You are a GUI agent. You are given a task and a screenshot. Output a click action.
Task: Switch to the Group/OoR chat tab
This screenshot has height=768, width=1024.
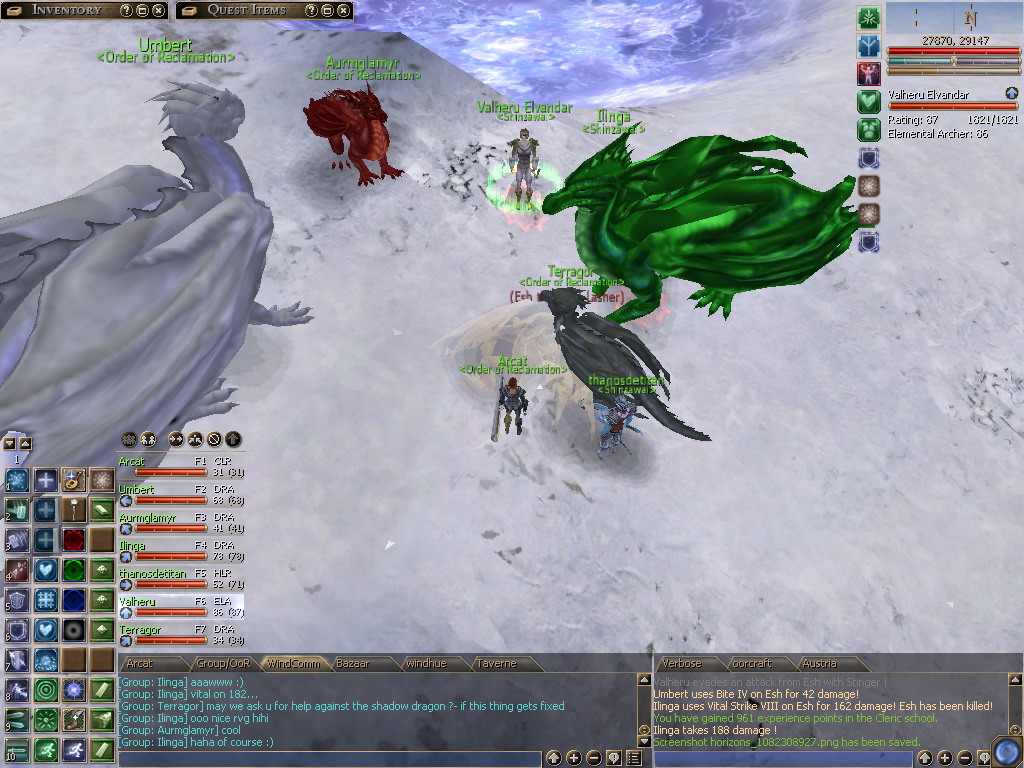pos(223,663)
